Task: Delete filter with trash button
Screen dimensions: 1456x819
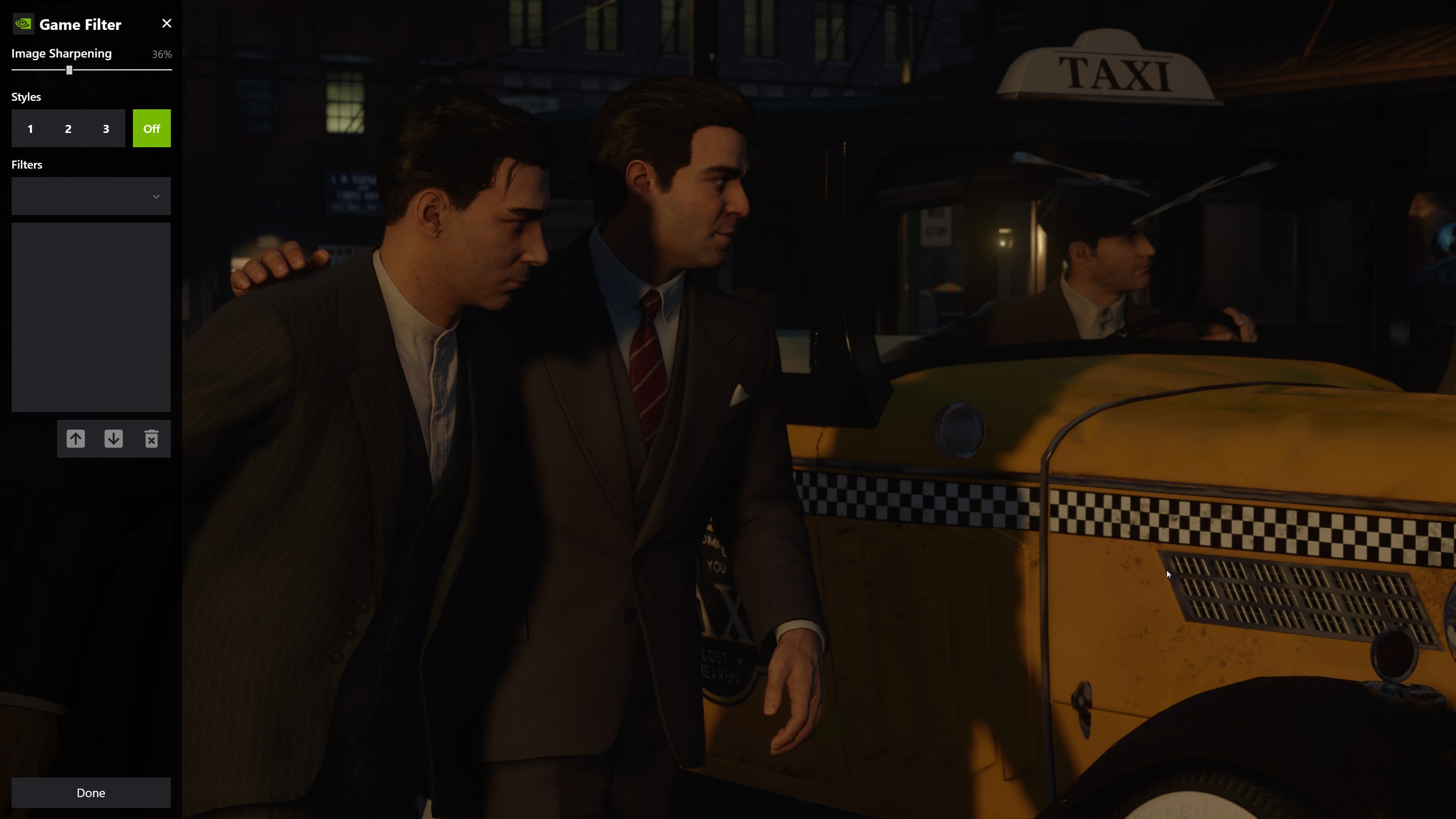Action: (152, 438)
